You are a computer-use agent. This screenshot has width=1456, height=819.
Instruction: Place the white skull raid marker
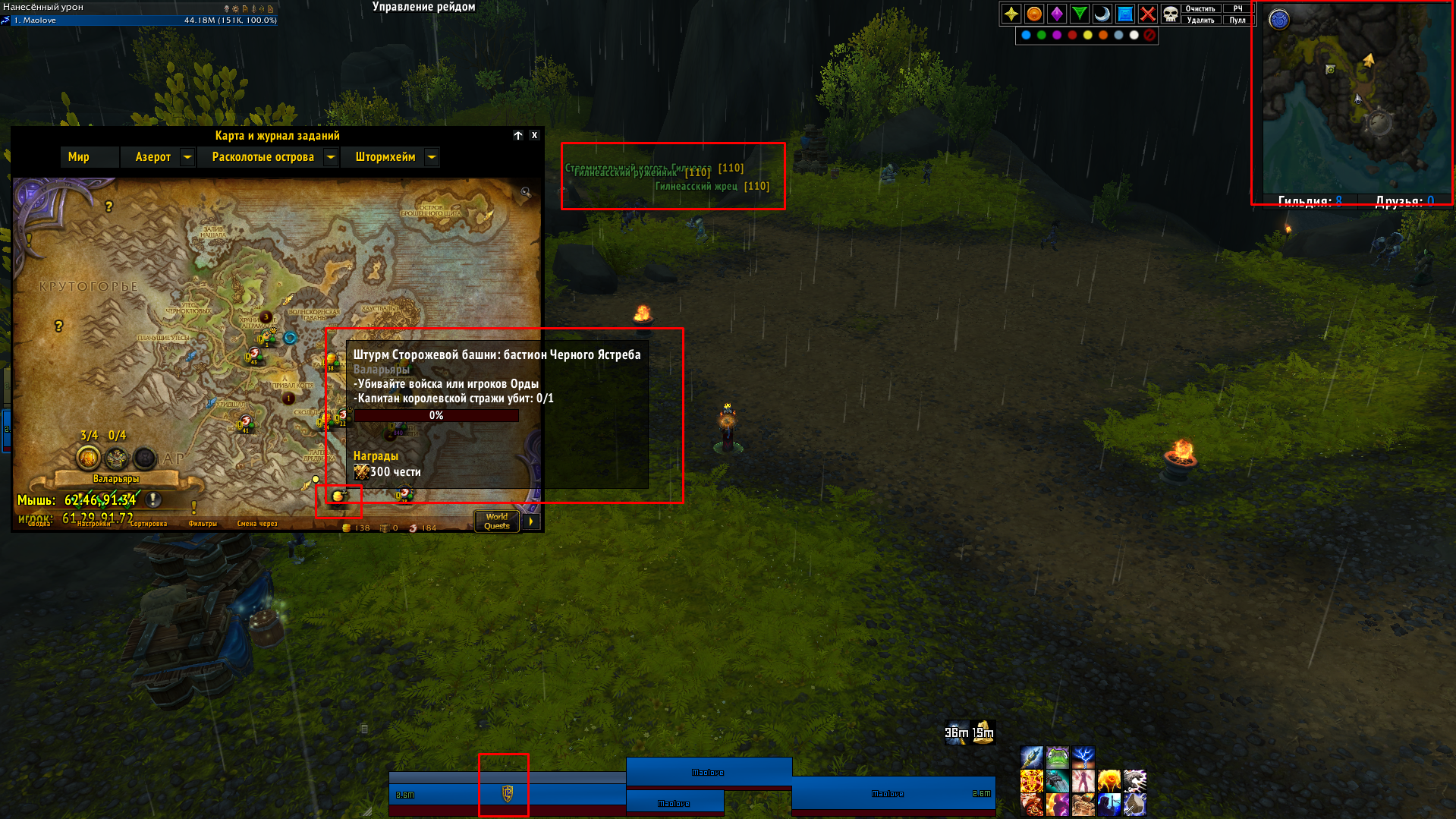coord(1171,14)
